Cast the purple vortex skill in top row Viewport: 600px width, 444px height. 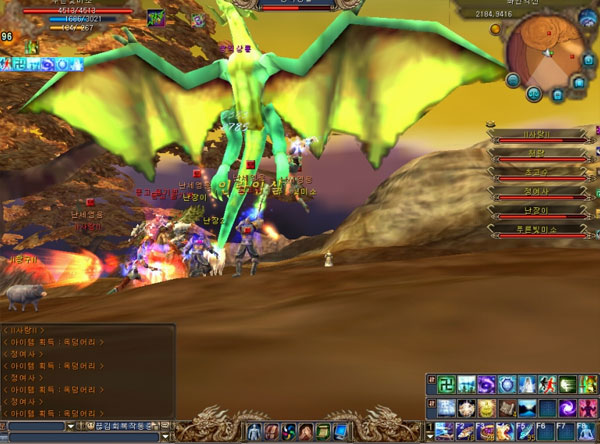point(484,384)
